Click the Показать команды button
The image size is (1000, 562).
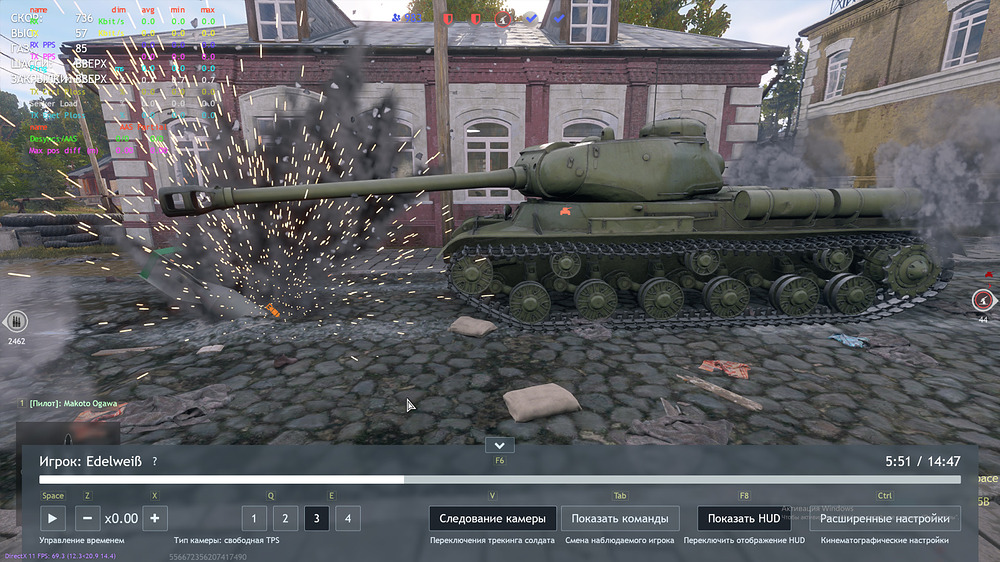coord(620,518)
